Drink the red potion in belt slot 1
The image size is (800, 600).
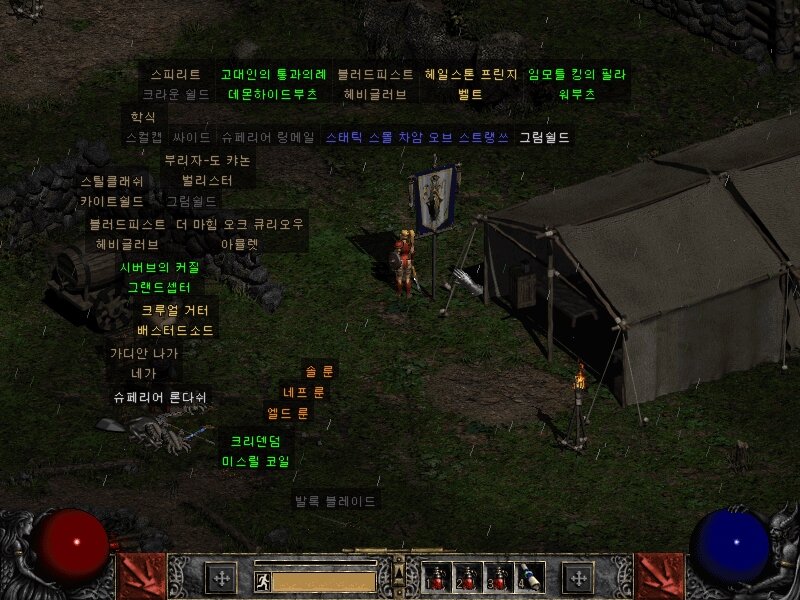click(x=435, y=577)
